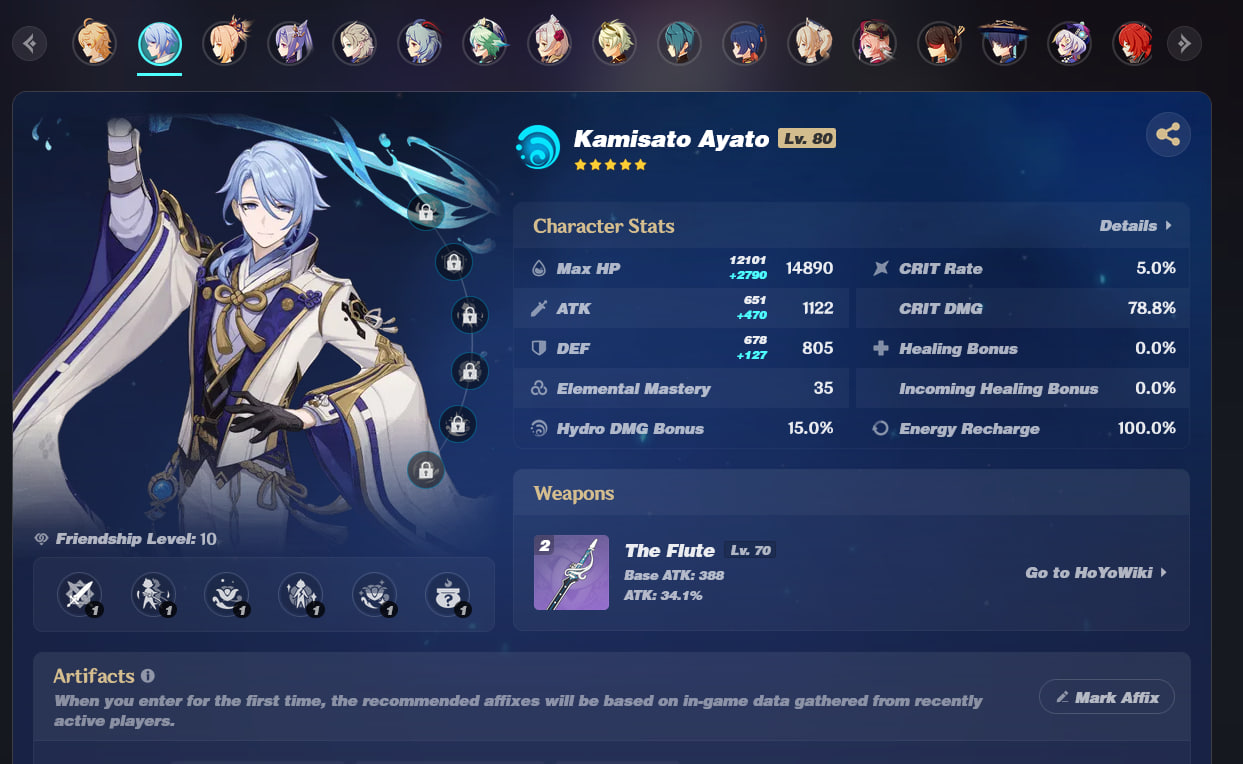
Task: Switch to the purple-haired Keqing avatar
Action: click(290, 43)
